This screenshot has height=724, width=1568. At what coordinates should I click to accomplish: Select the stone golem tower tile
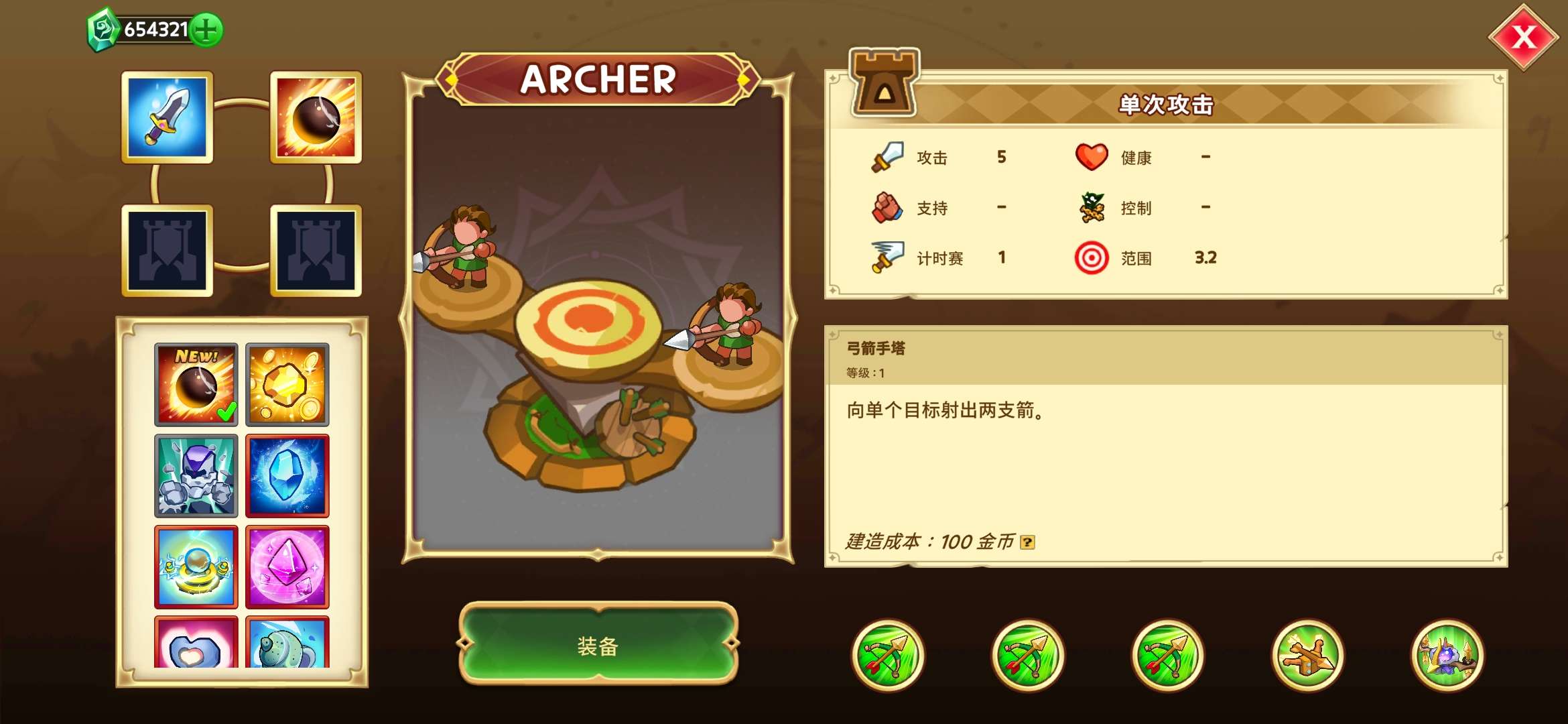click(x=196, y=476)
